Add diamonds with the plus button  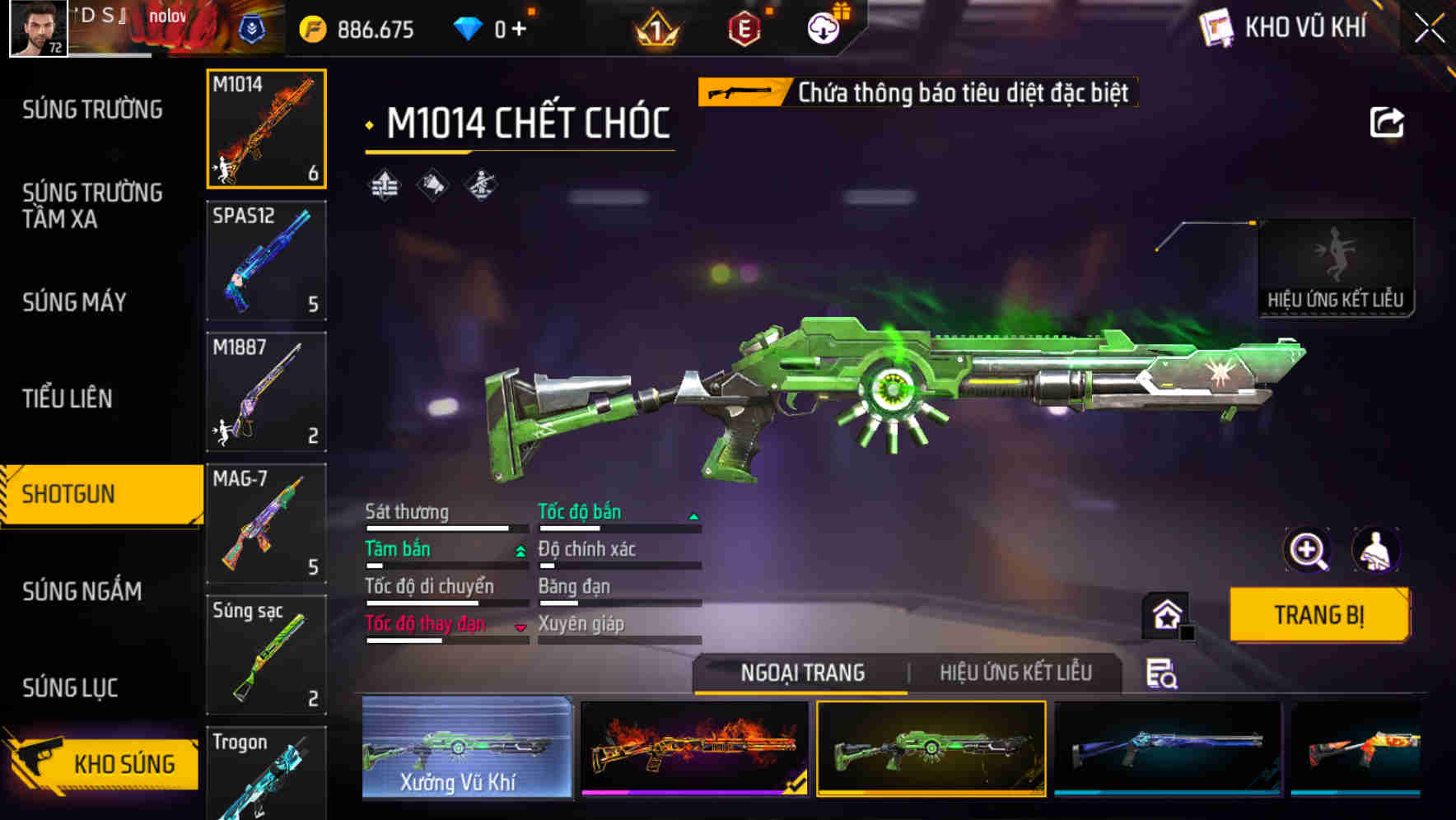519,30
